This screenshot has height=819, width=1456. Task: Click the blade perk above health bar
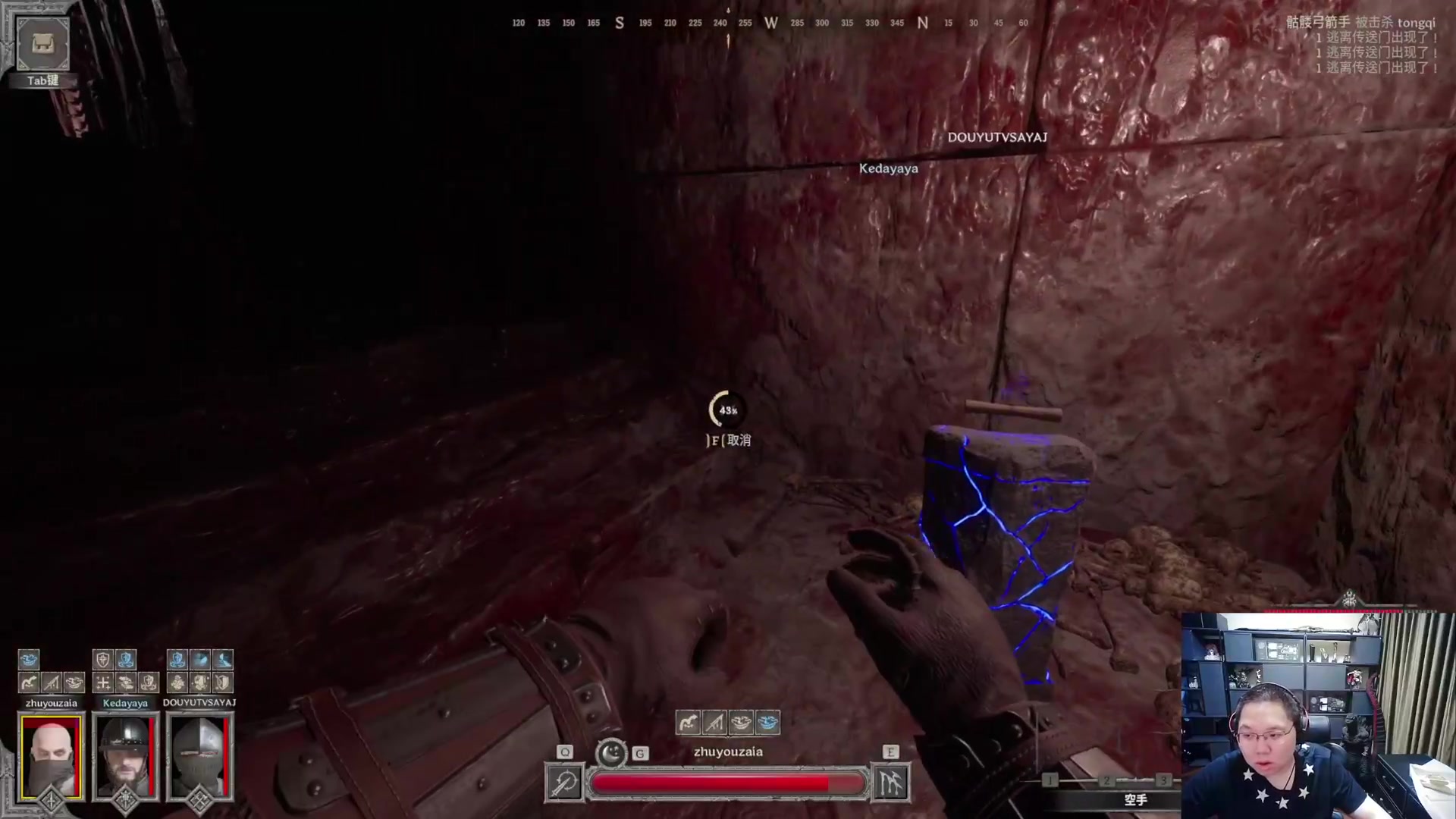tap(714, 723)
